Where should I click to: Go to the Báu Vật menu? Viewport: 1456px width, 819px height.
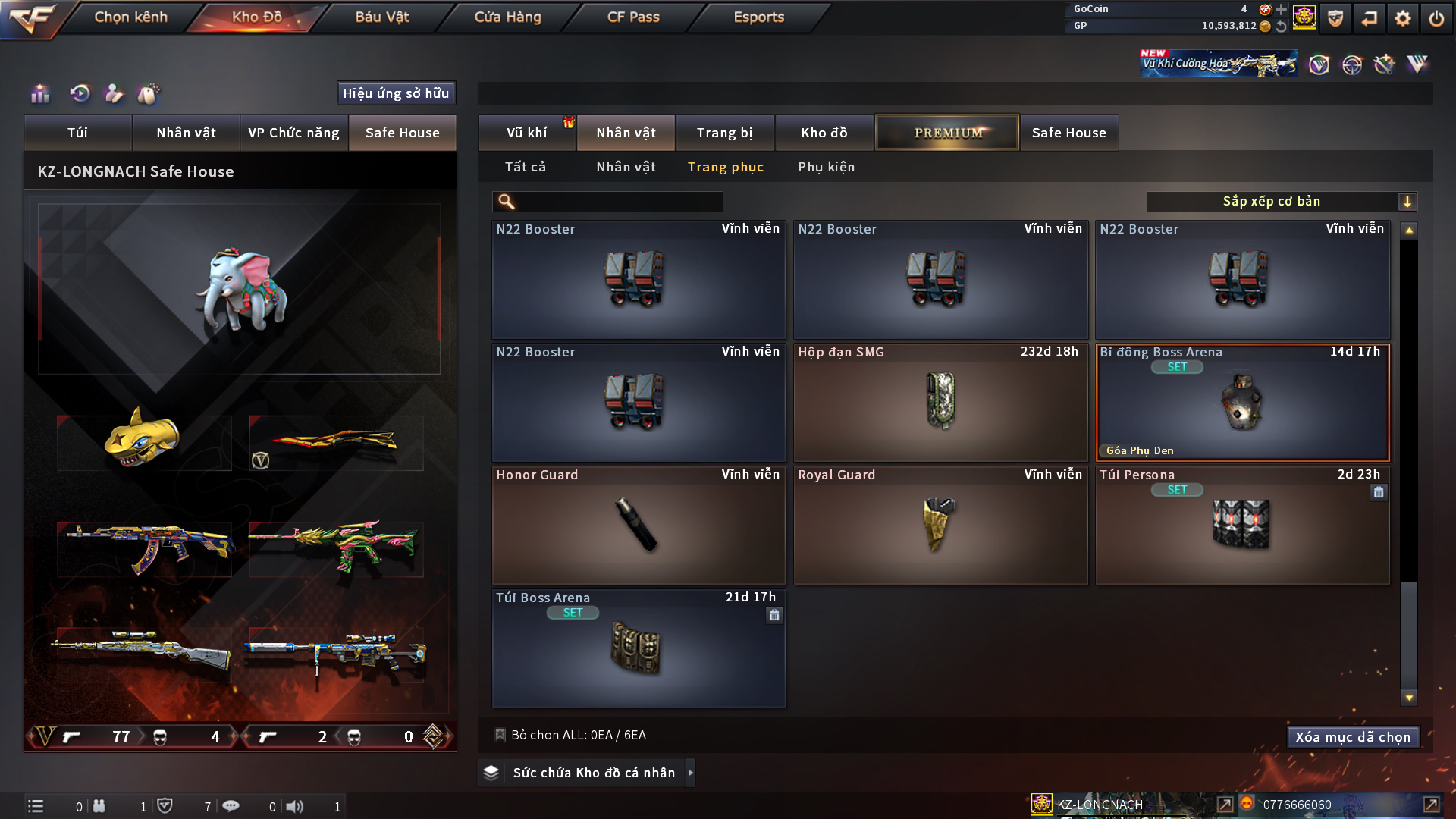tap(381, 17)
